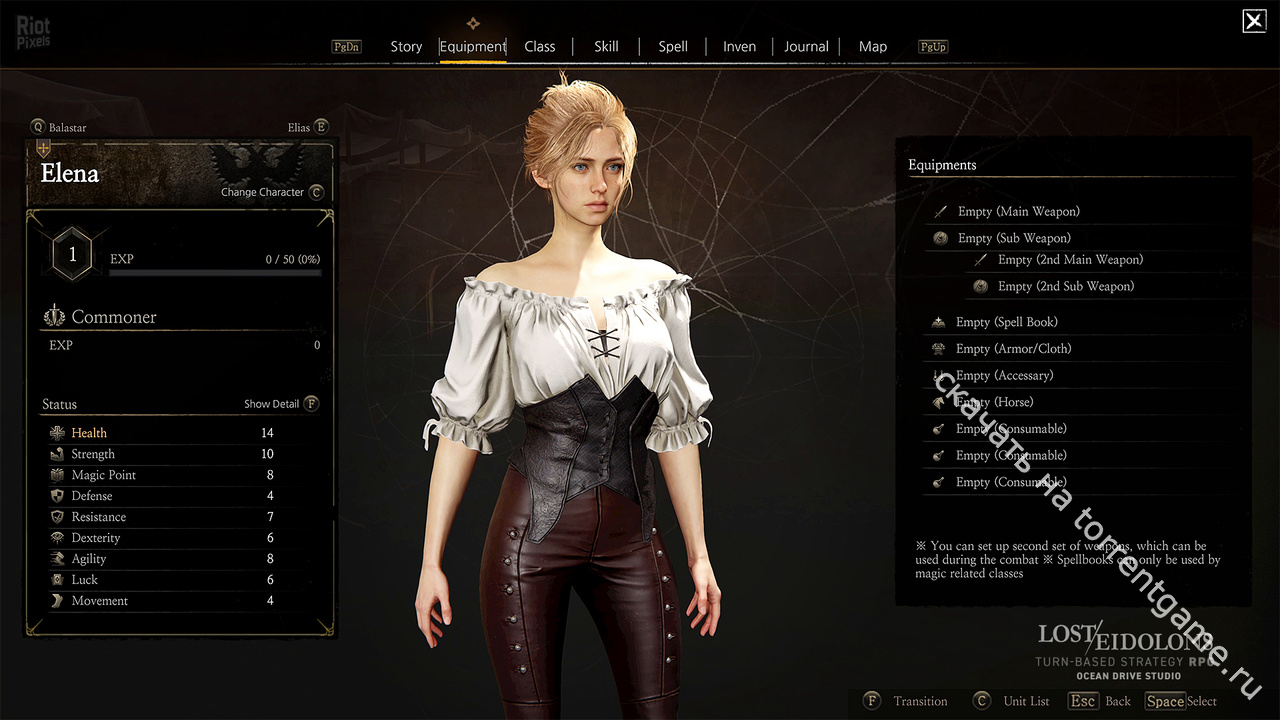The width and height of the screenshot is (1280, 720).
Task: Select the empty Main Weapon slot
Action: click(1018, 211)
